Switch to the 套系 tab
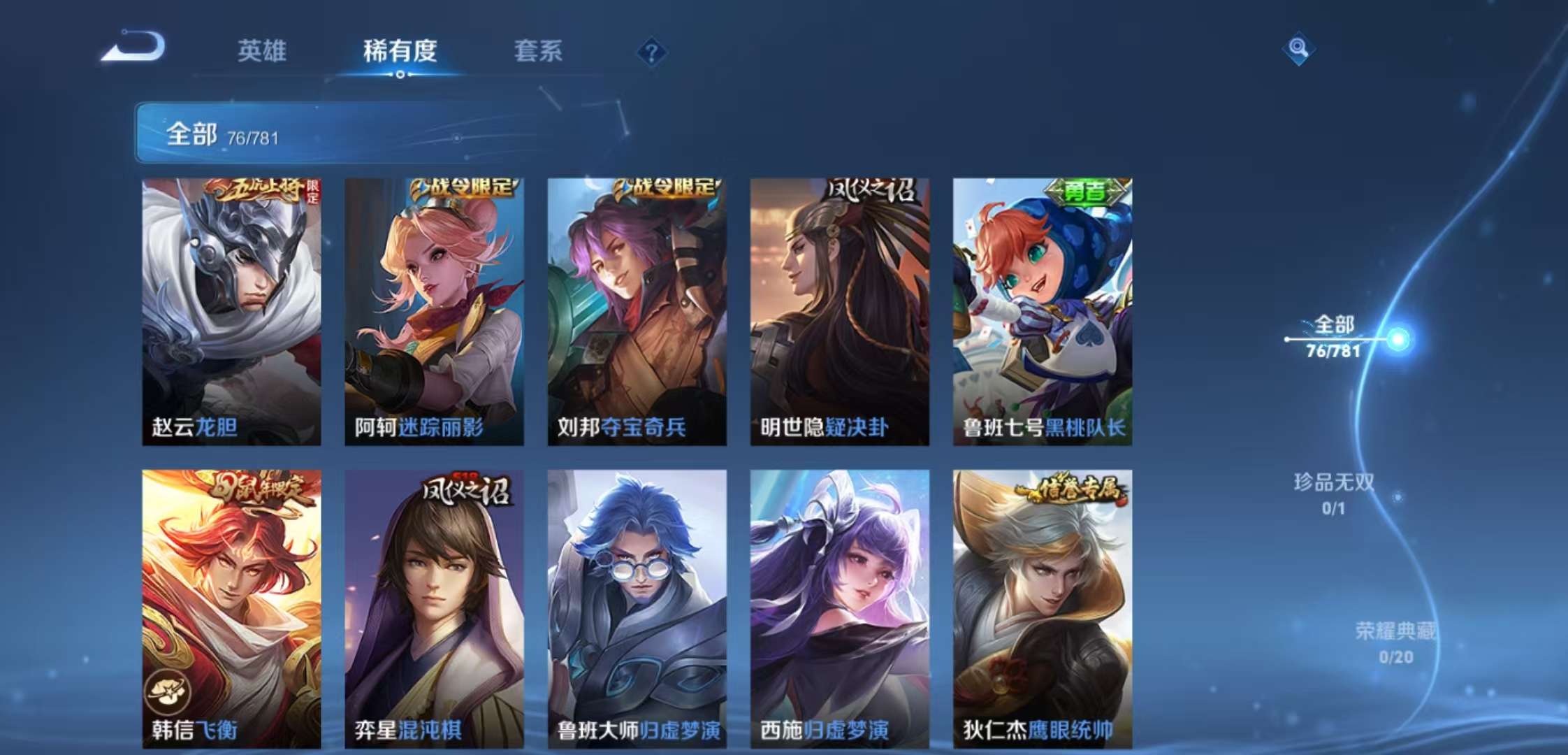 tap(539, 50)
